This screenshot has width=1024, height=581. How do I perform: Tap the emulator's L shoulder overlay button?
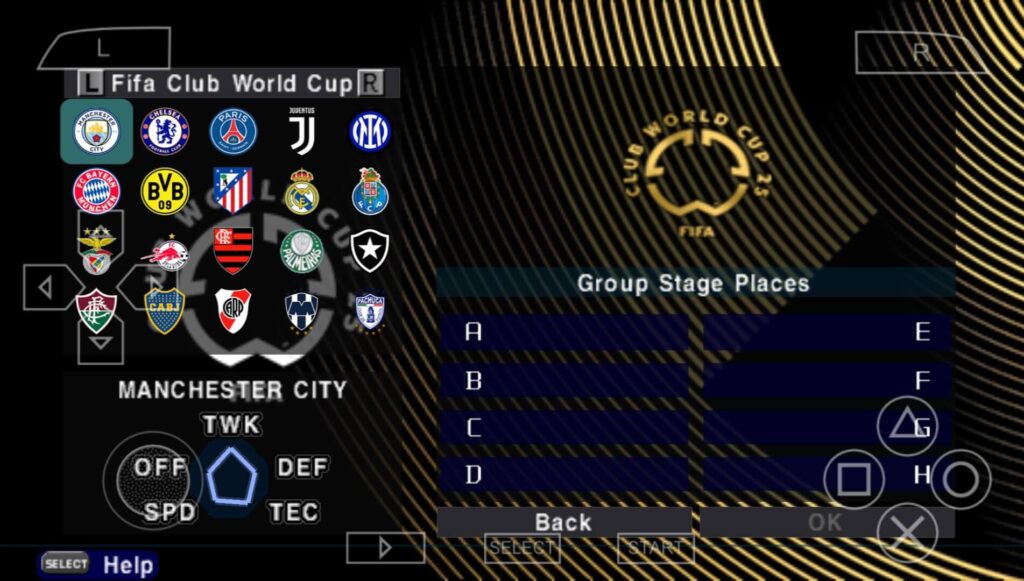(x=104, y=48)
